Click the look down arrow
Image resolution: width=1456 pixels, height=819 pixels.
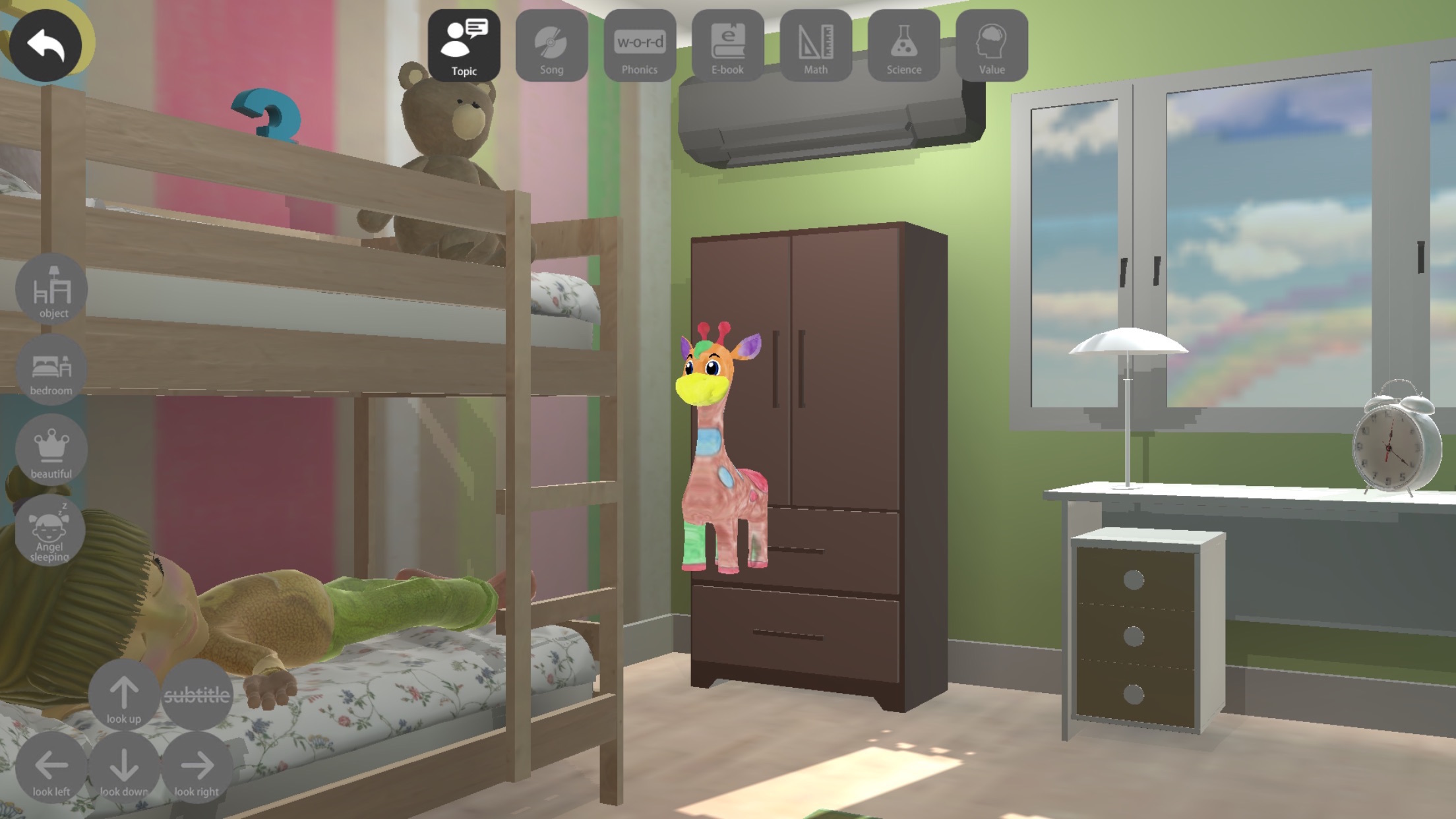(124, 768)
